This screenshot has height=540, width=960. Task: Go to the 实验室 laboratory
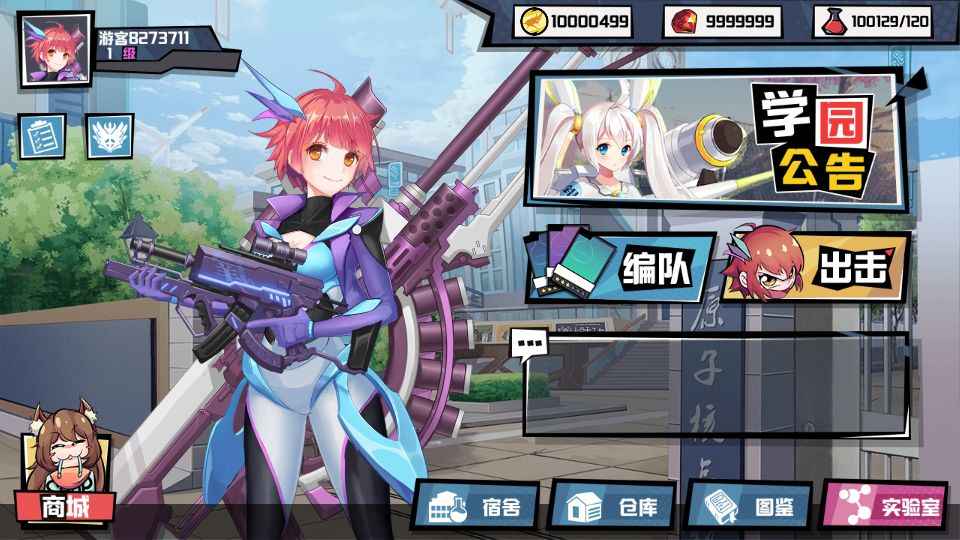click(x=884, y=506)
